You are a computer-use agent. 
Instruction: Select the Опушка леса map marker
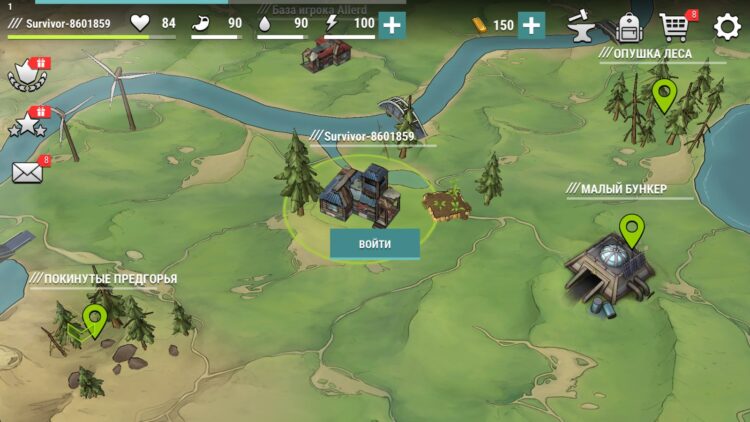point(663,95)
